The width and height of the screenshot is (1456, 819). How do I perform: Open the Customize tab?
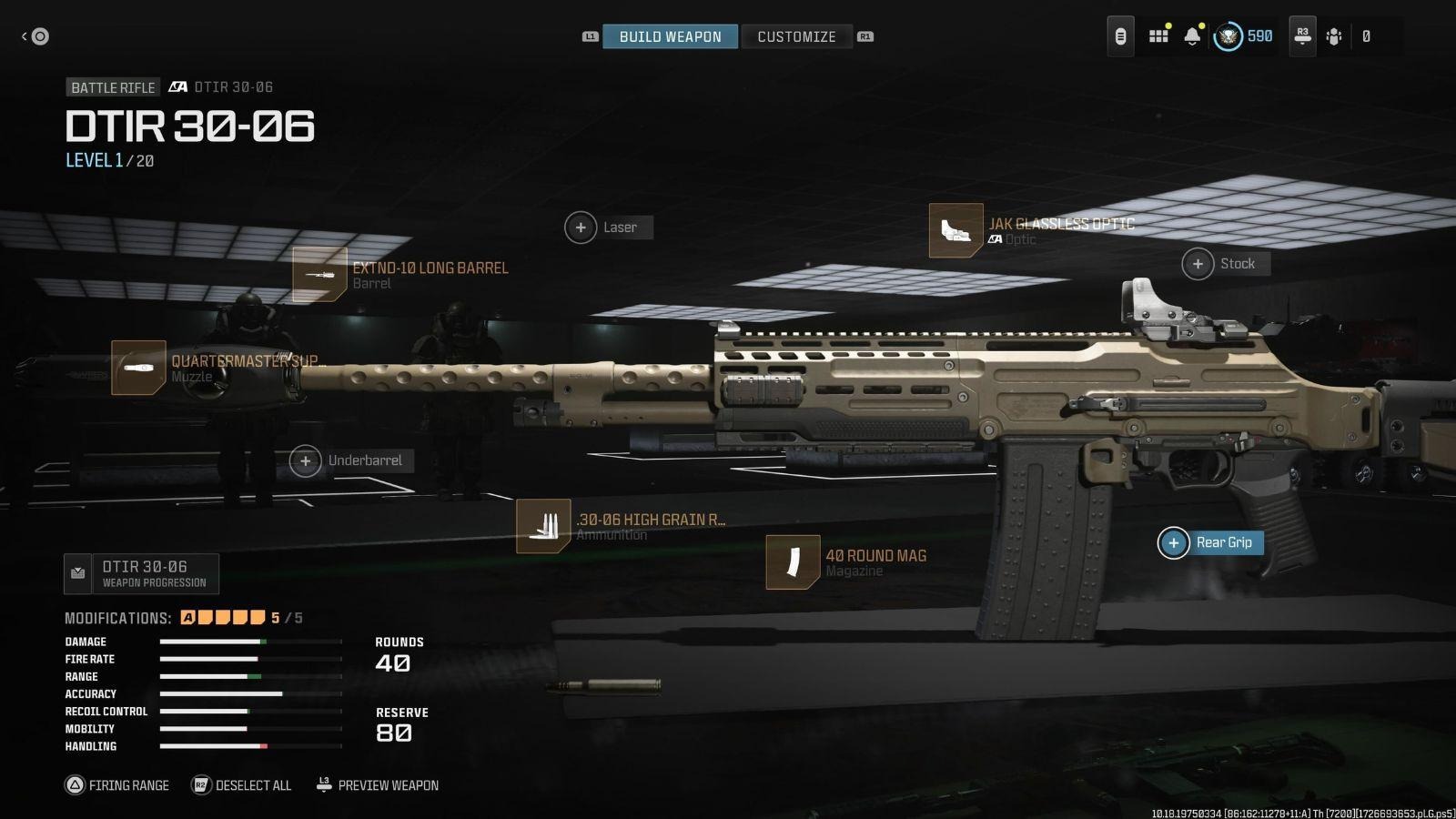point(796,36)
